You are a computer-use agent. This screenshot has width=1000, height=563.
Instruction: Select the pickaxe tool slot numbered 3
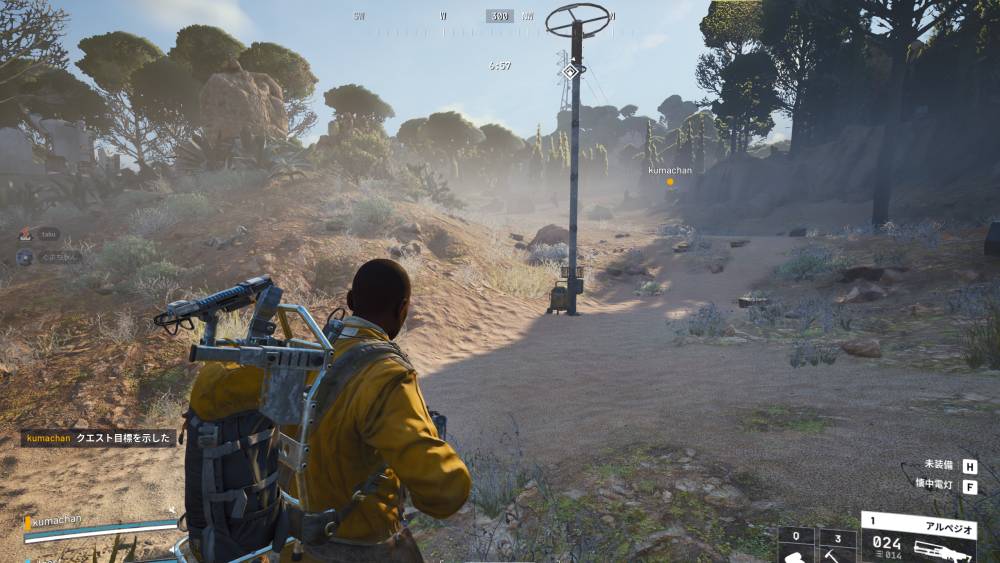tap(837, 545)
